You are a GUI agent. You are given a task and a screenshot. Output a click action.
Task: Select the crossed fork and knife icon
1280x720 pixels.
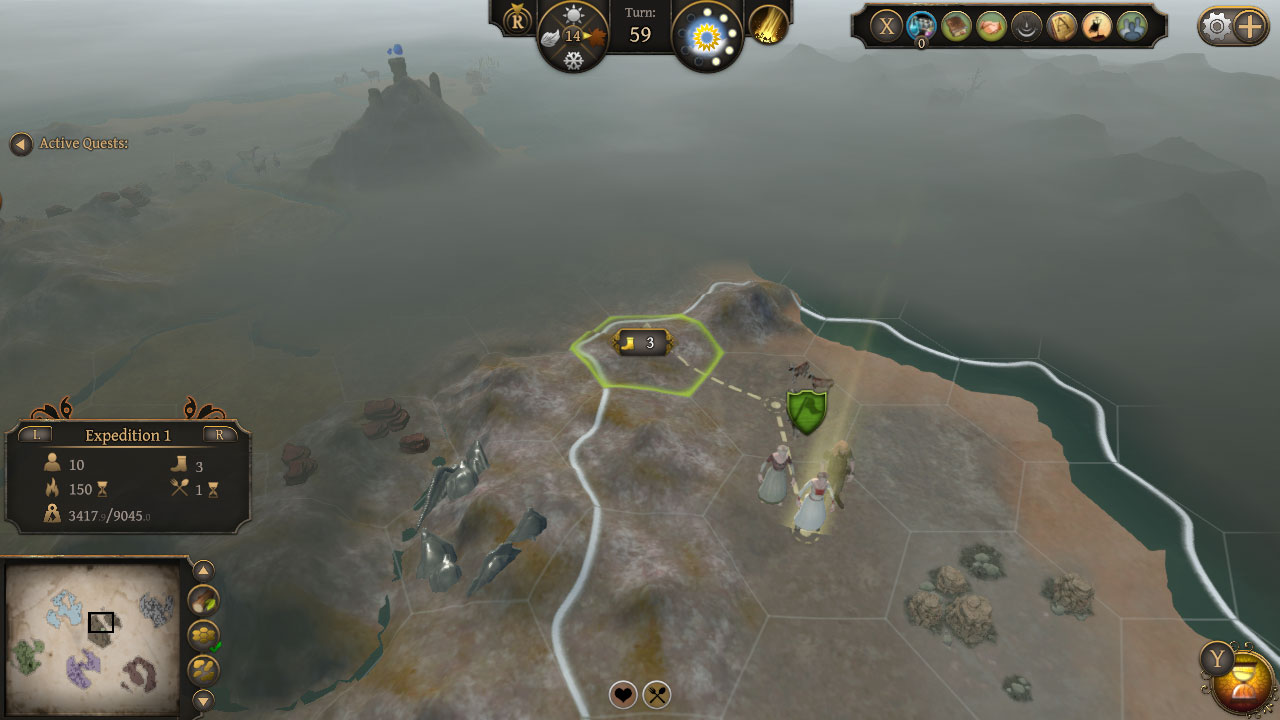click(657, 694)
